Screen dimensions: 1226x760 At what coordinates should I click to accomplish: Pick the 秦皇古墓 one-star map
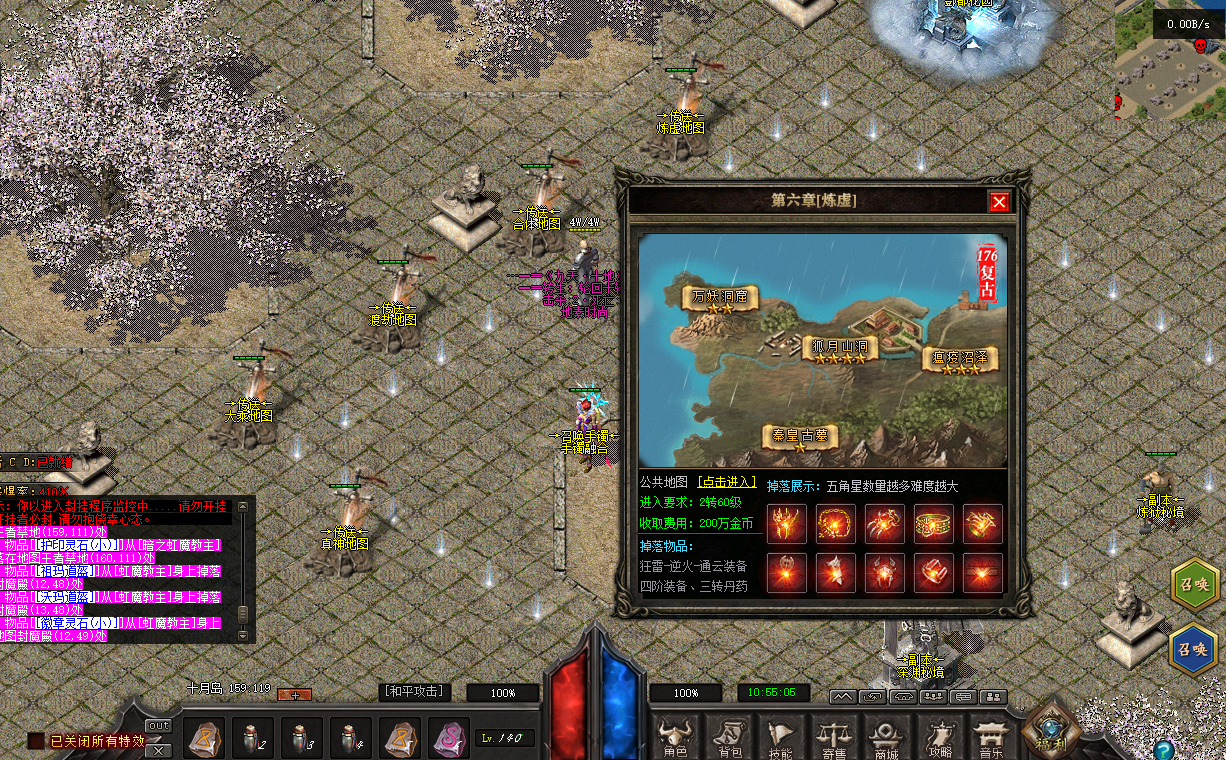tap(799, 437)
